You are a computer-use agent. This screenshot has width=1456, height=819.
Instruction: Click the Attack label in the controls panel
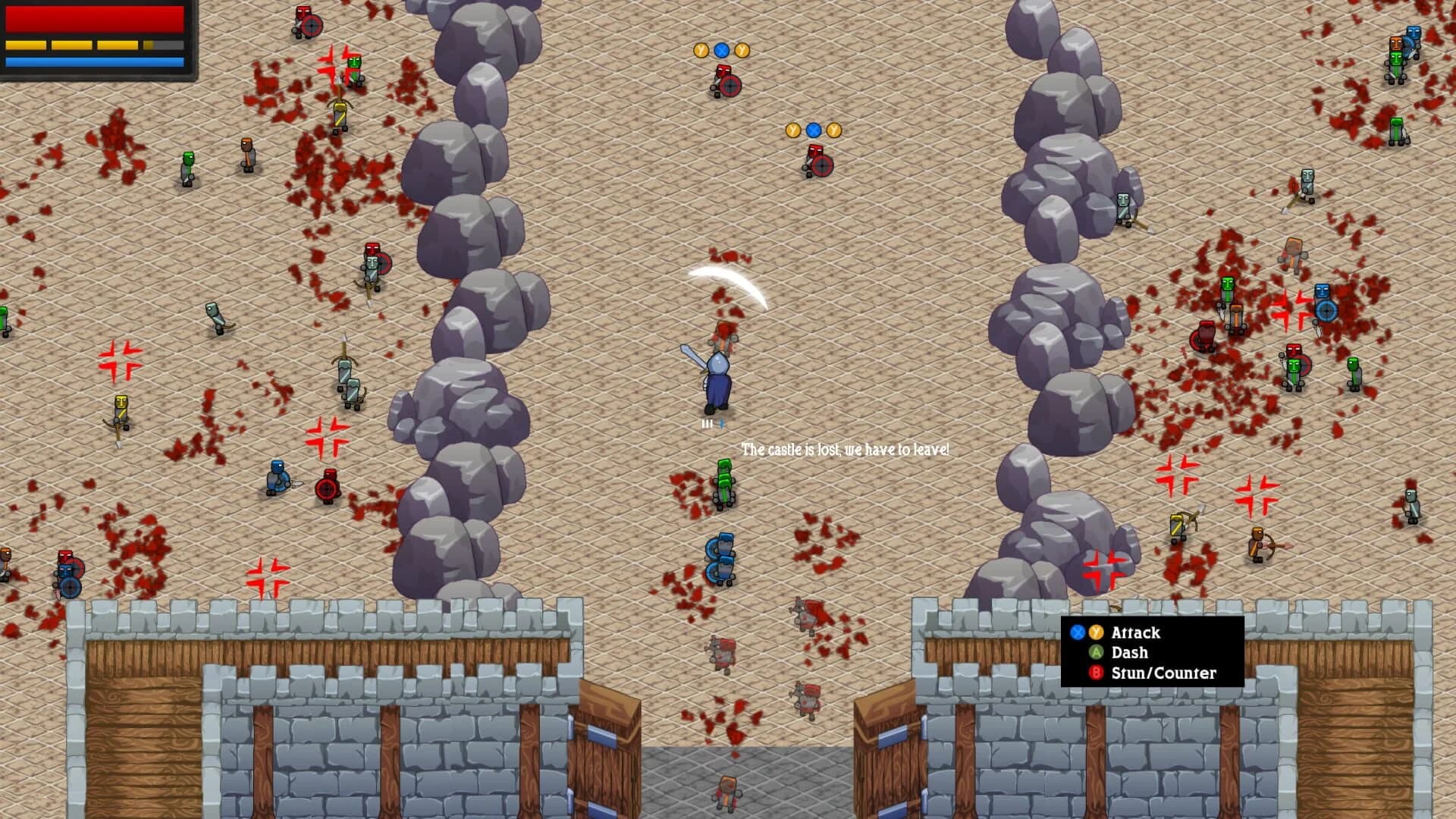(x=1135, y=632)
